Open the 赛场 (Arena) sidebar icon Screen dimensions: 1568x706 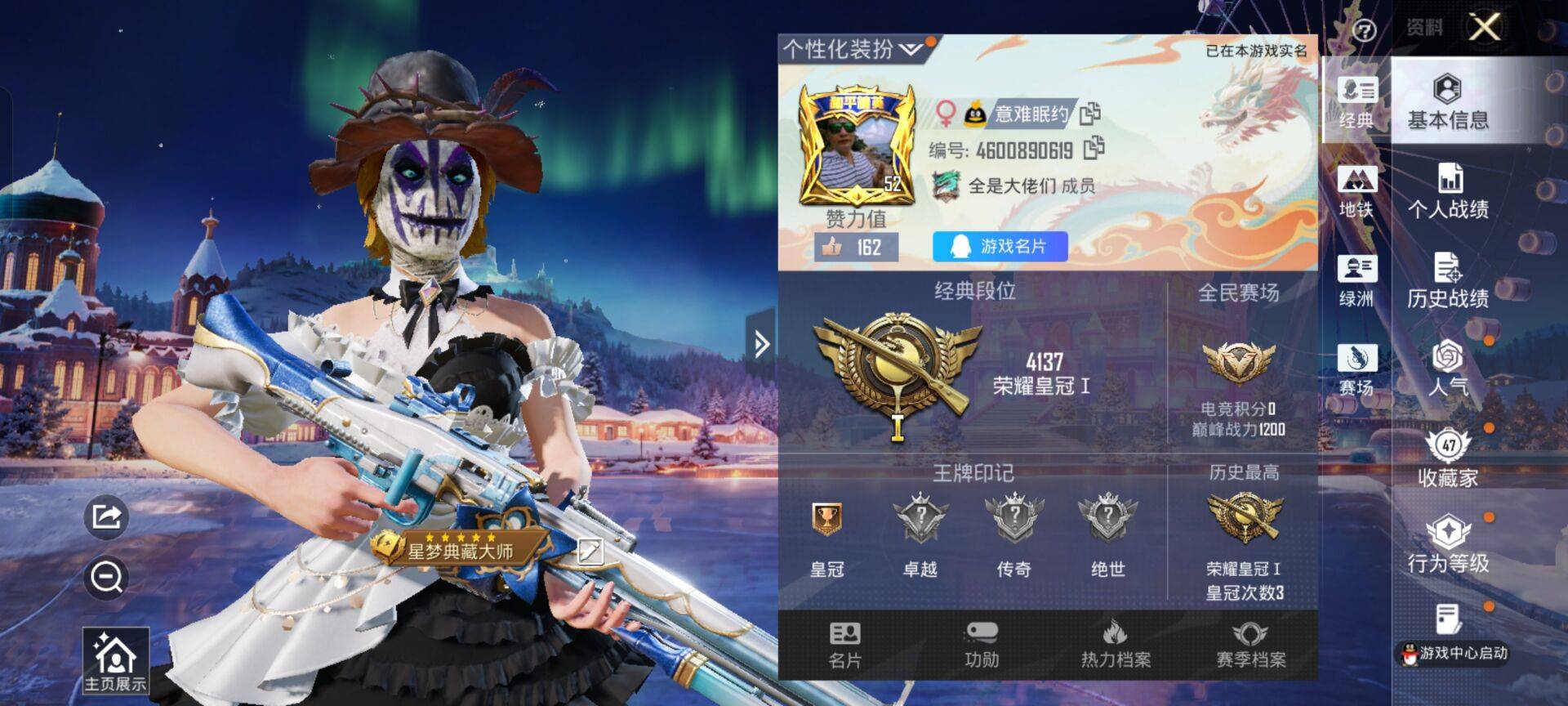click(1358, 368)
